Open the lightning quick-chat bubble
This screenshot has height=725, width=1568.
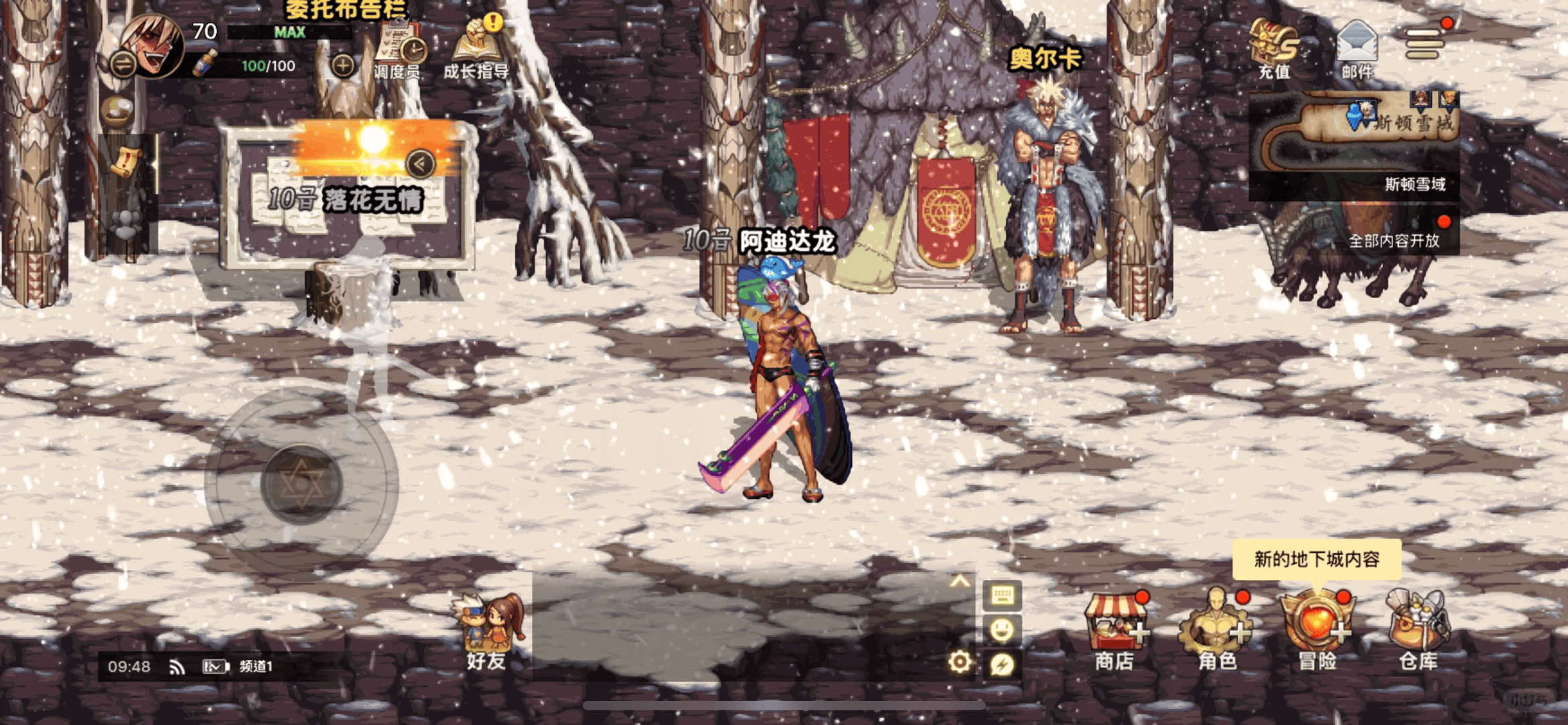click(x=1002, y=665)
